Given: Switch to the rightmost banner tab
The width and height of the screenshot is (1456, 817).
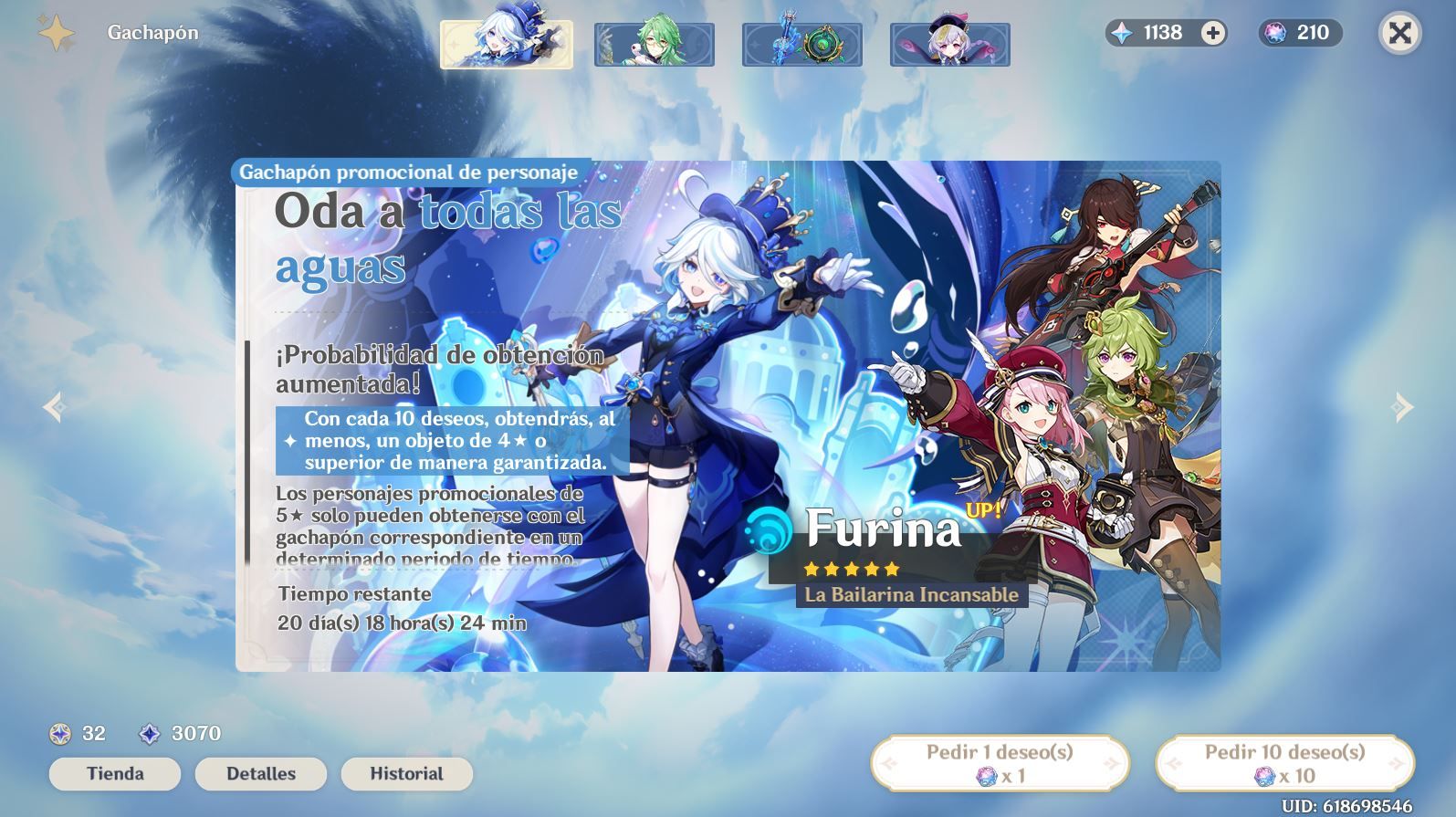Looking at the screenshot, I should tap(949, 43).
